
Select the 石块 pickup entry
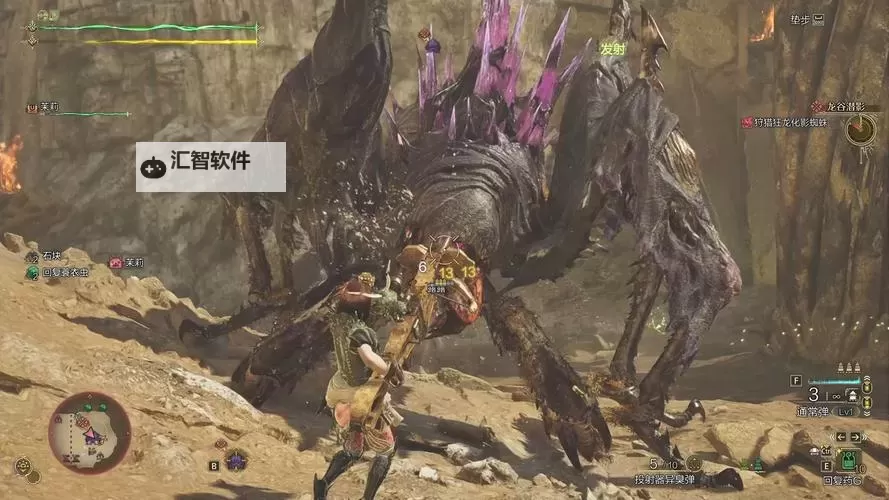coord(50,257)
